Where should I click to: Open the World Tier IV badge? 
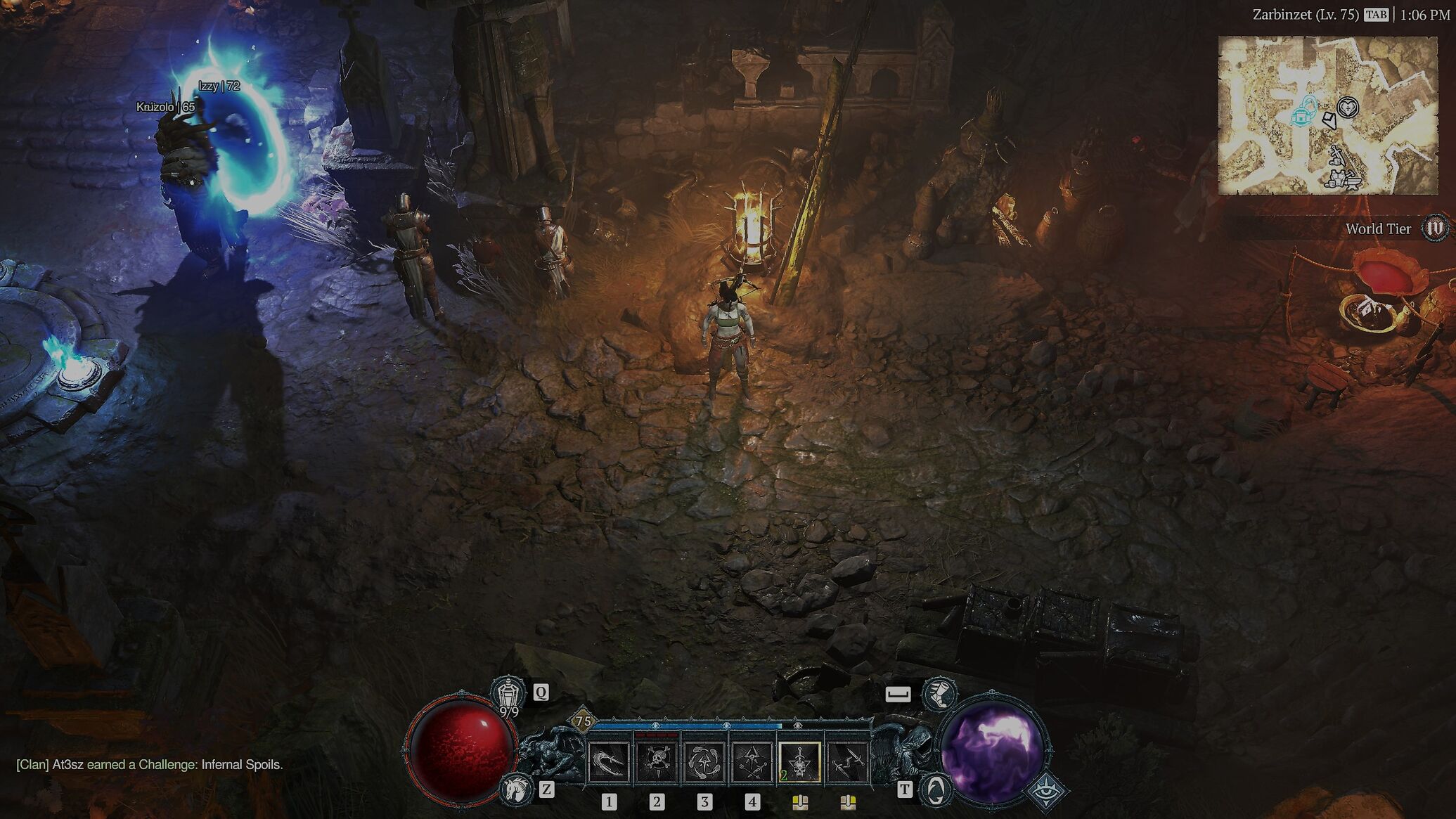click(x=1434, y=228)
